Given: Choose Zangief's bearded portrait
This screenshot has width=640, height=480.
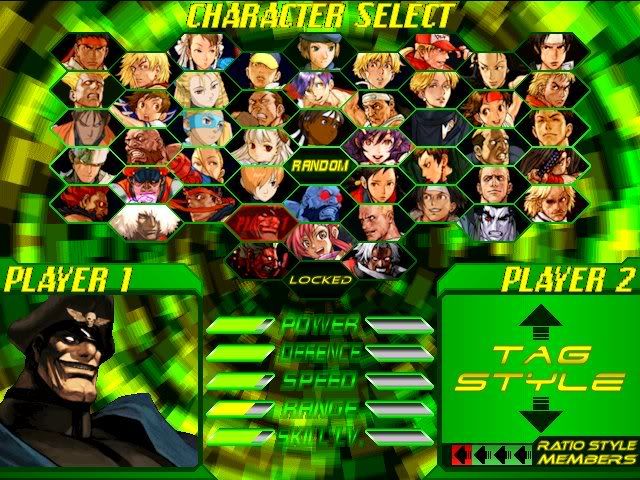Looking at the screenshot, I should tap(146, 145).
